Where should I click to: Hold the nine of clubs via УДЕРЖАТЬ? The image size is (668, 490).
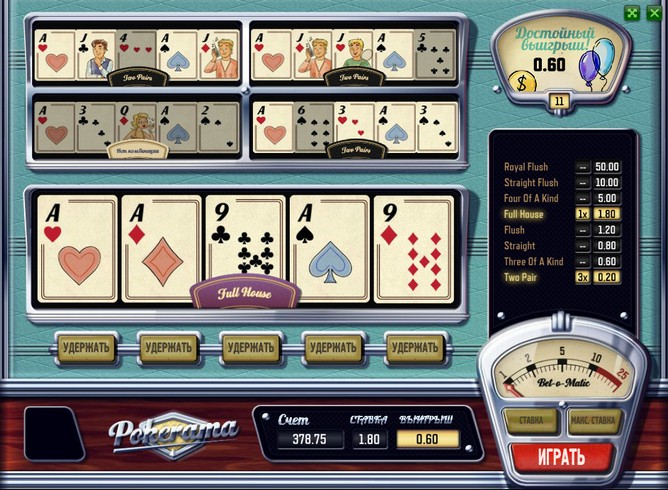click(x=250, y=348)
